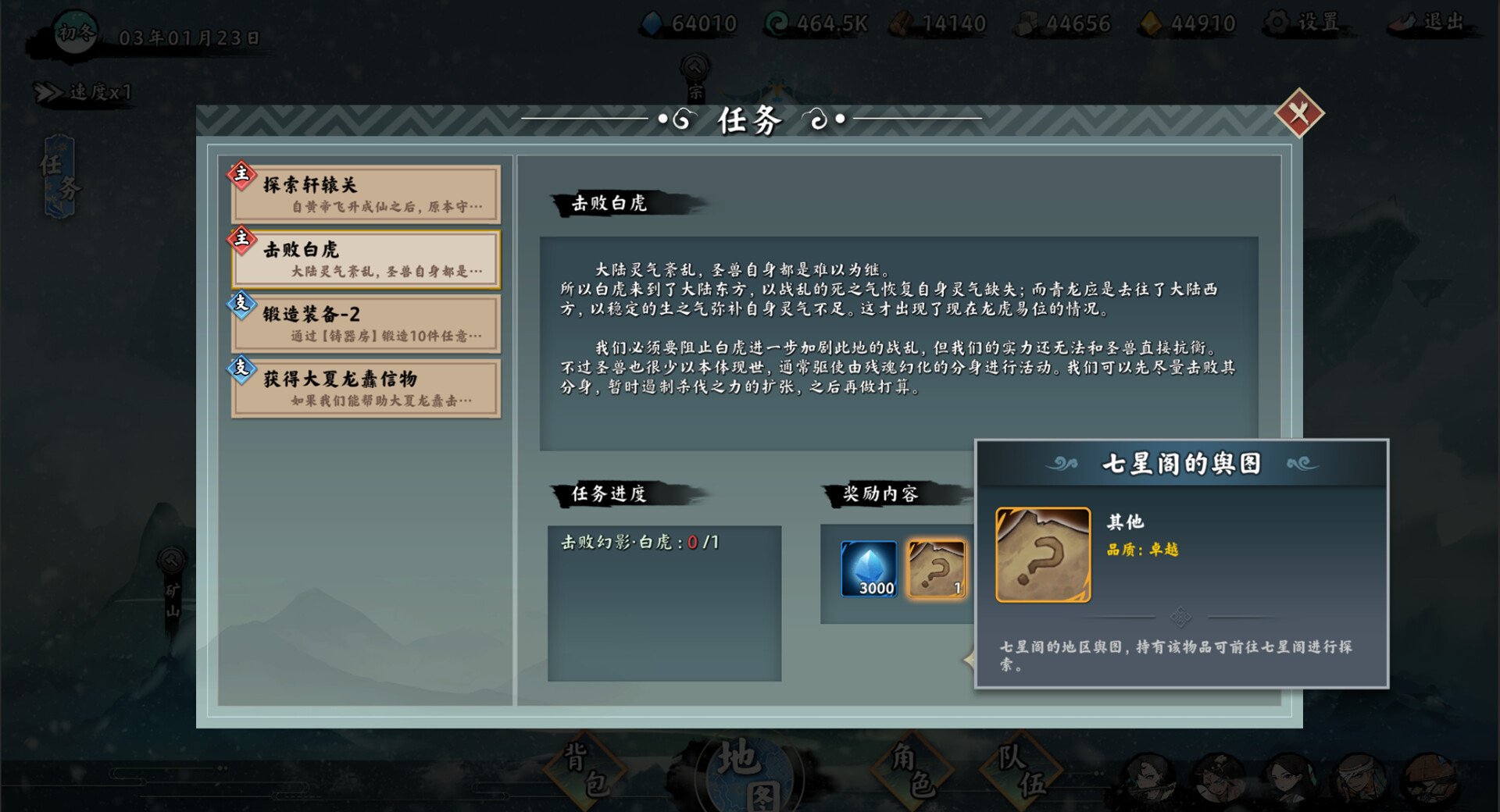Close the 任务 quest window
This screenshot has width=1500, height=812.
click(x=1298, y=114)
